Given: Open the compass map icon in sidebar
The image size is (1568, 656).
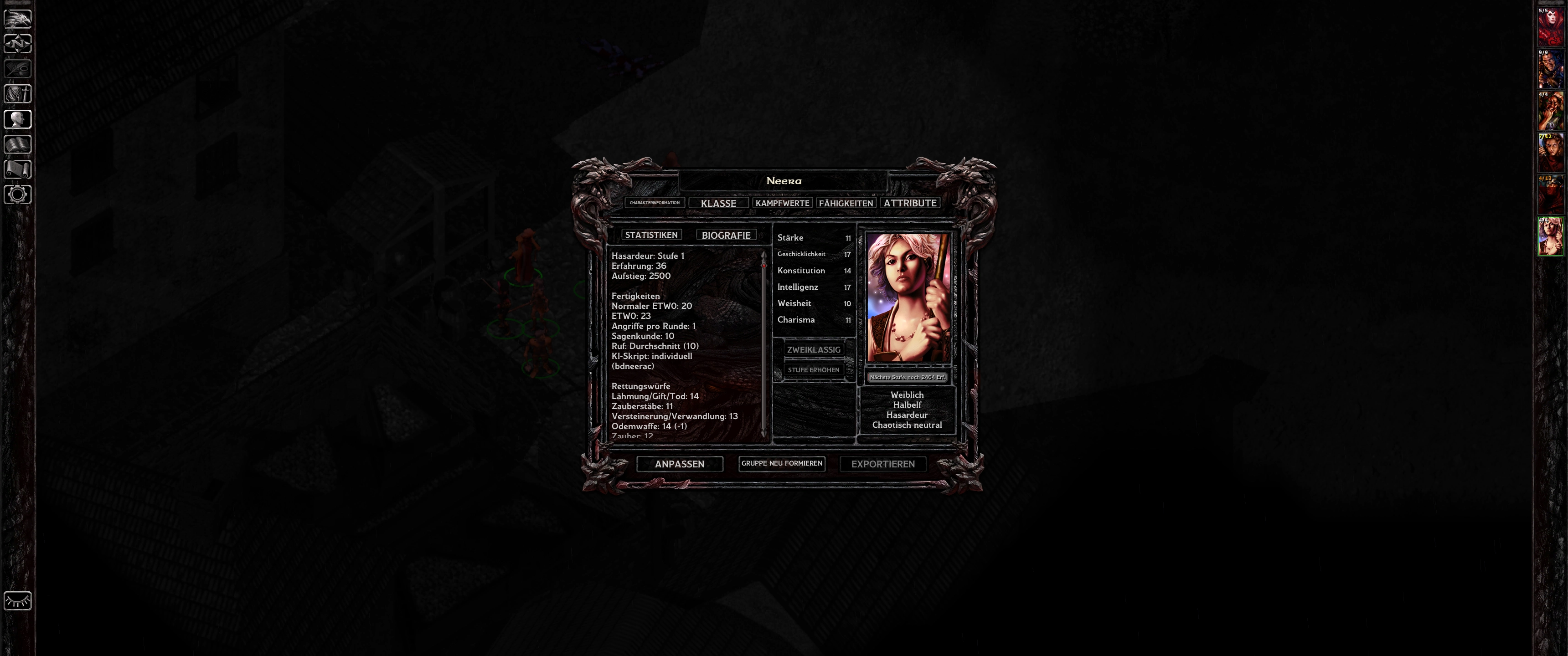Looking at the screenshot, I should tap(18, 44).
